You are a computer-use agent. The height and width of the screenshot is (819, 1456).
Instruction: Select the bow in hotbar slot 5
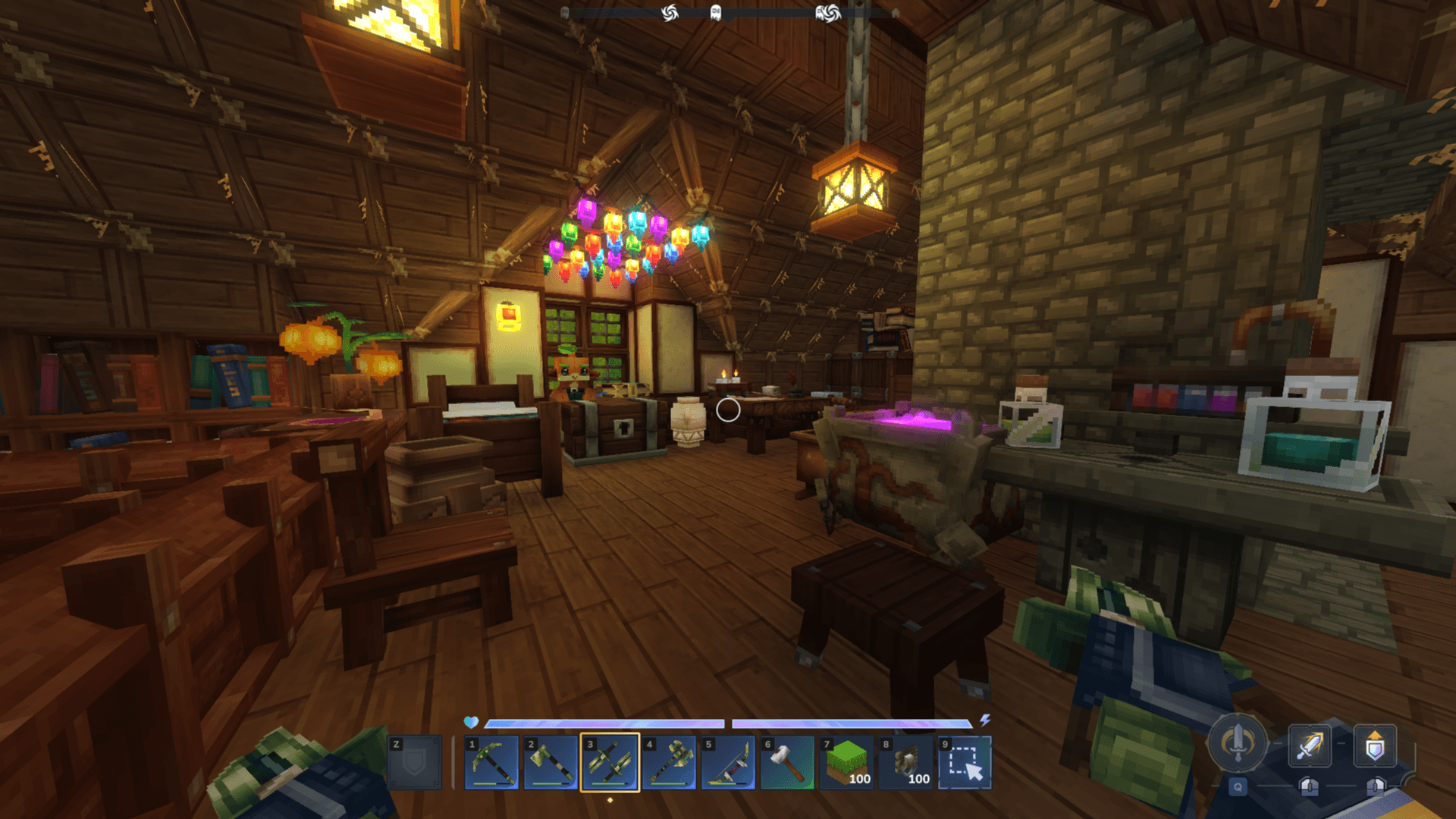pyautogui.click(x=728, y=762)
